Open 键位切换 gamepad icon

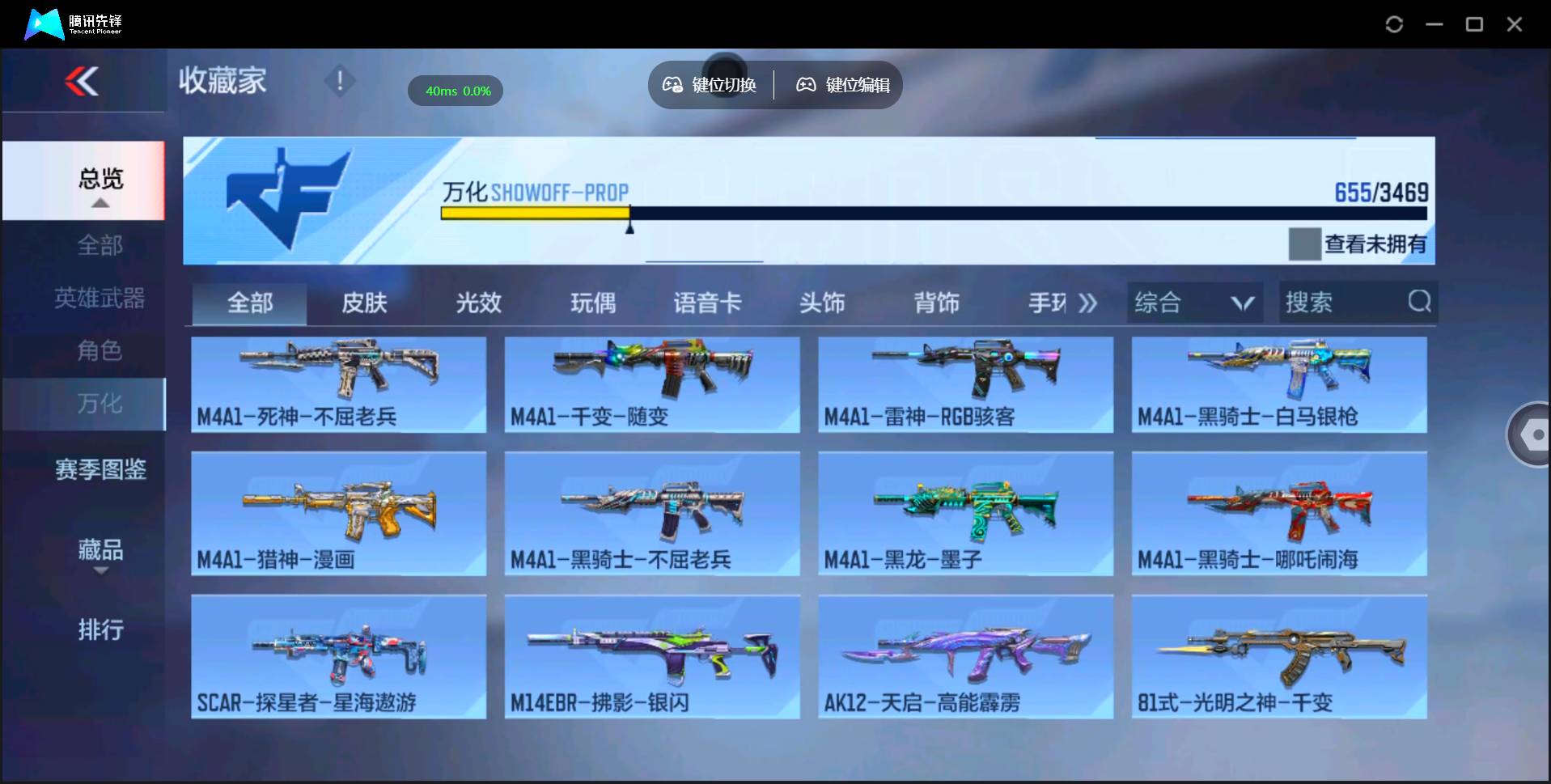(673, 85)
